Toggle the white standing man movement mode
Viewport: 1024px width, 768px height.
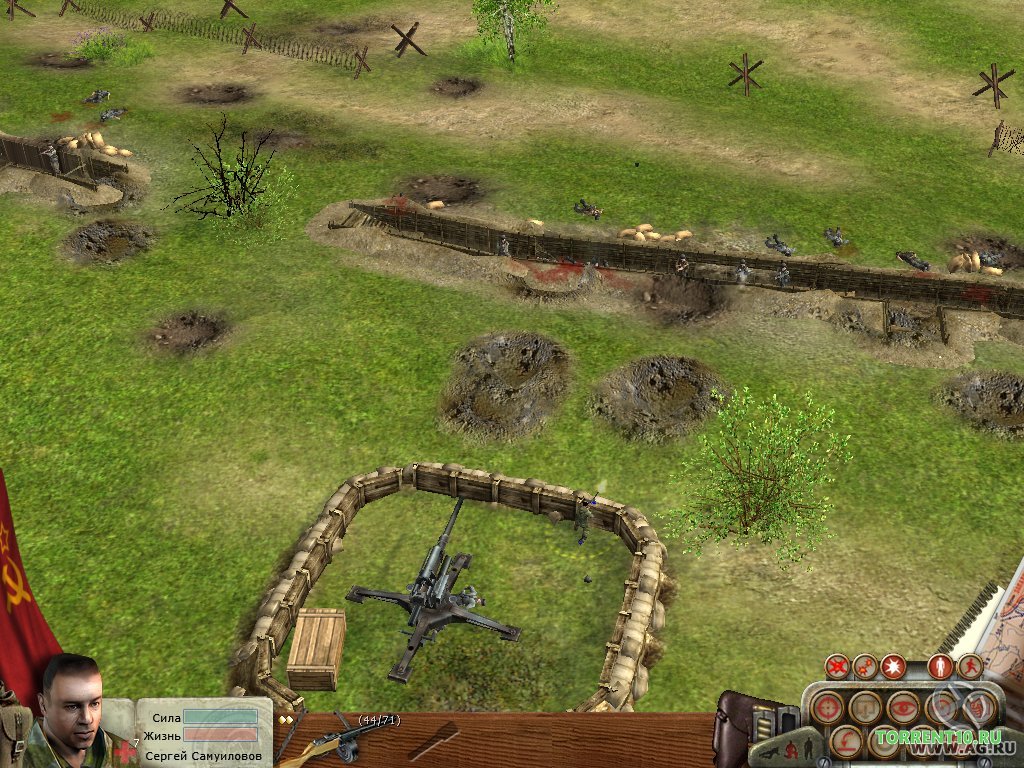(x=940, y=666)
